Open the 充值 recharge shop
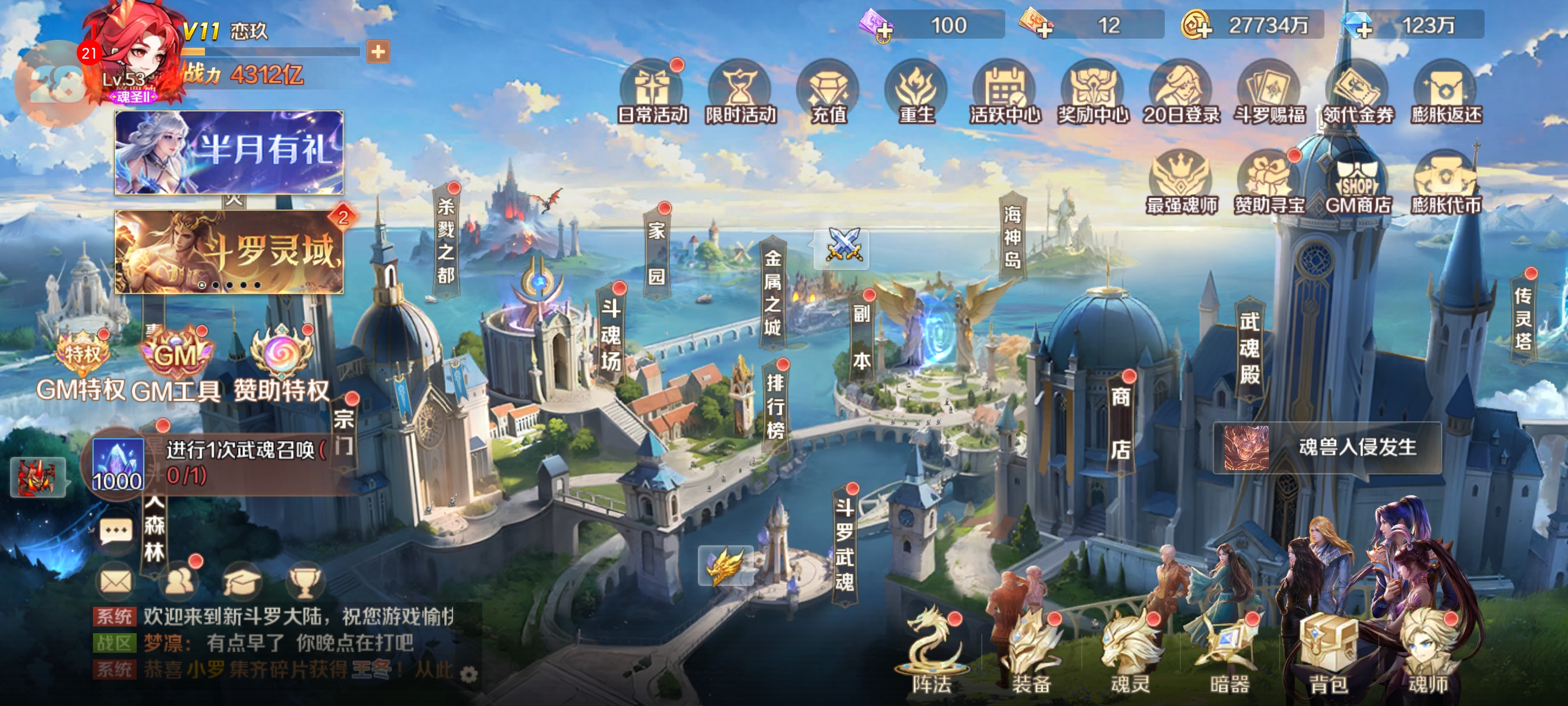The width and height of the screenshot is (1568, 706). click(828, 92)
